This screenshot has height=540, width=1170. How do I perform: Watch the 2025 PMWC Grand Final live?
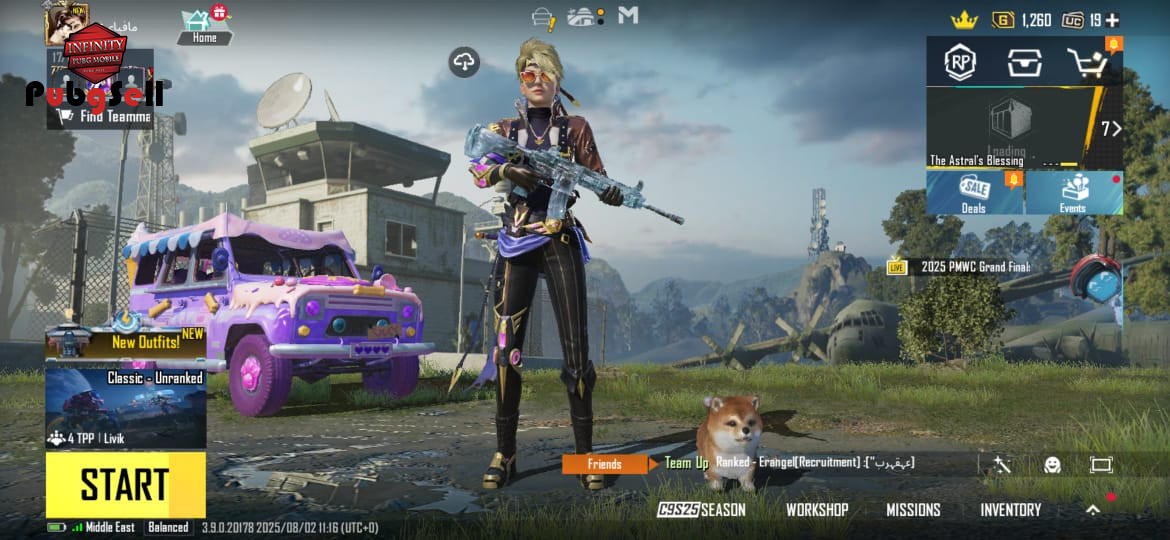[x=960, y=267]
